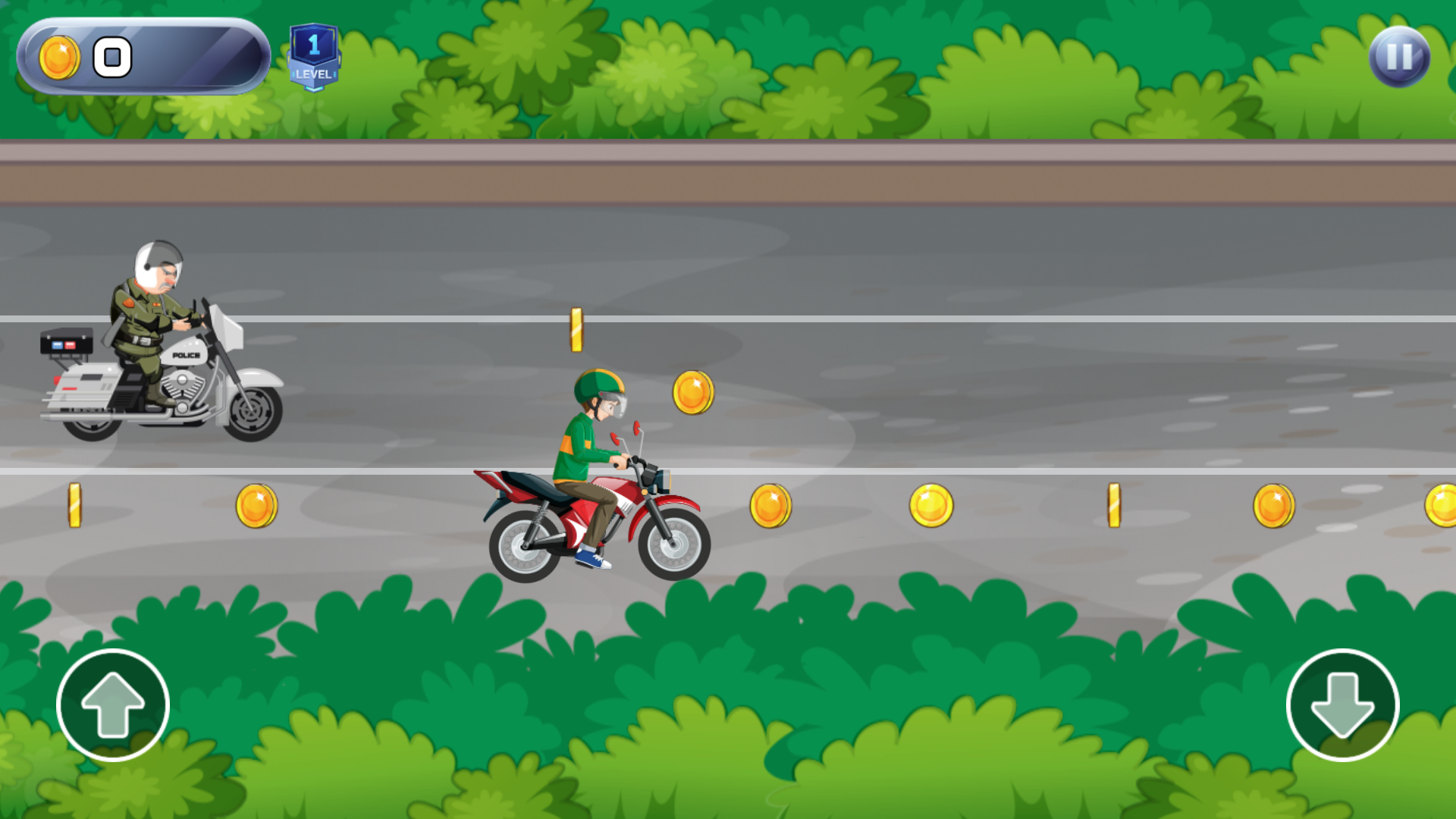
Task: Toggle pause by pressing the pause button
Action: pyautogui.click(x=1399, y=55)
